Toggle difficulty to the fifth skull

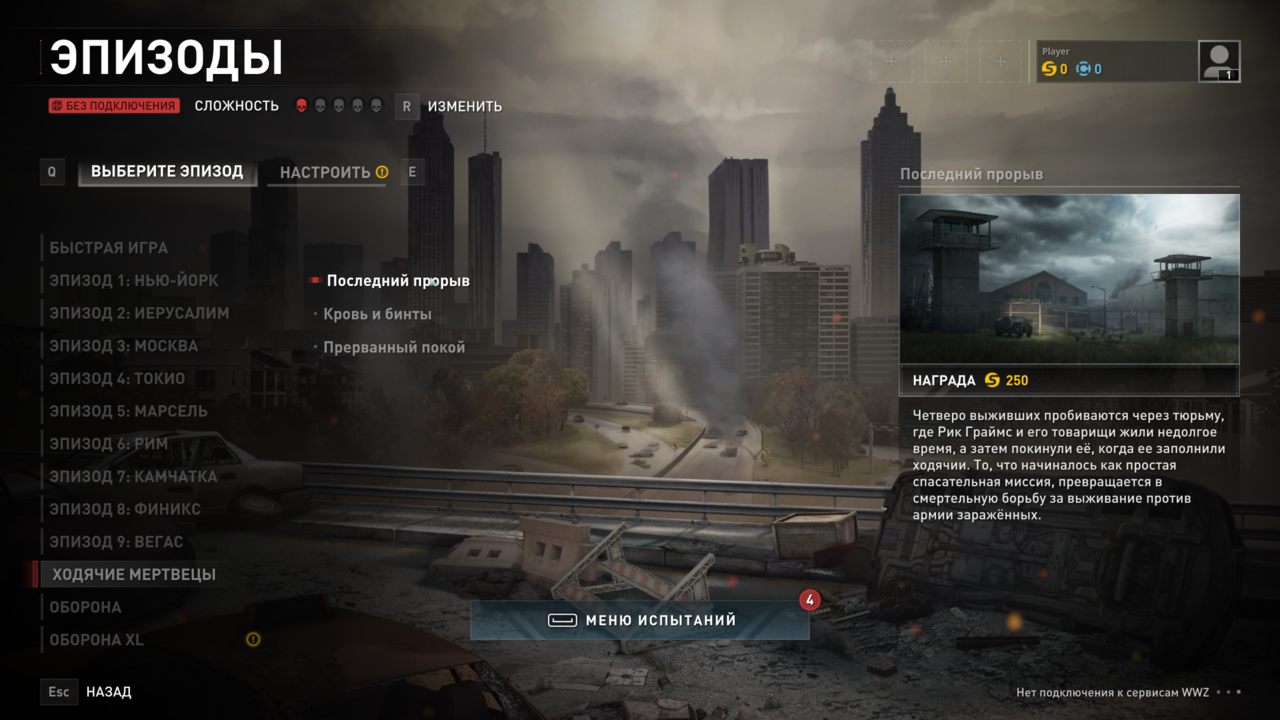coord(377,103)
